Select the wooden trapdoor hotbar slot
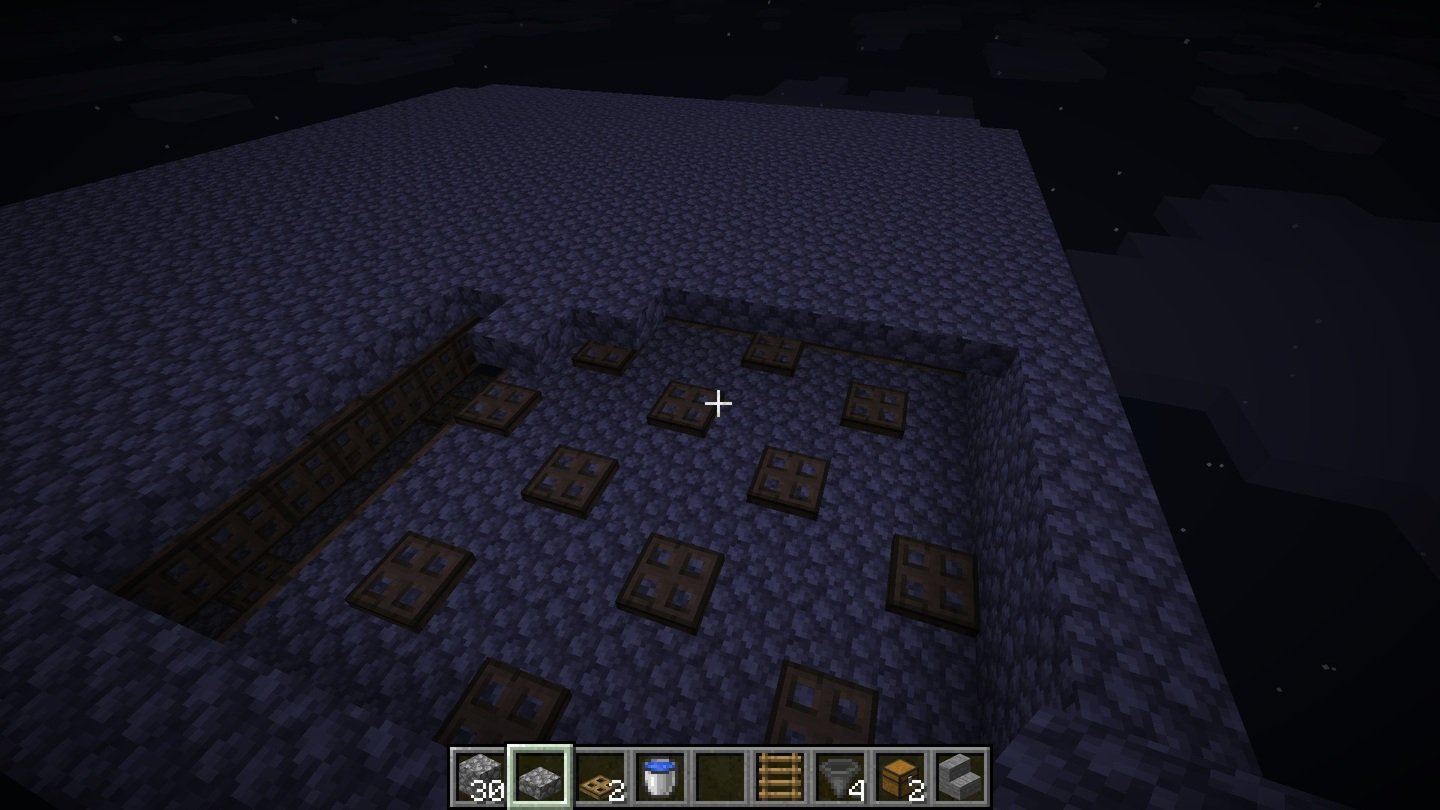 tap(600, 777)
